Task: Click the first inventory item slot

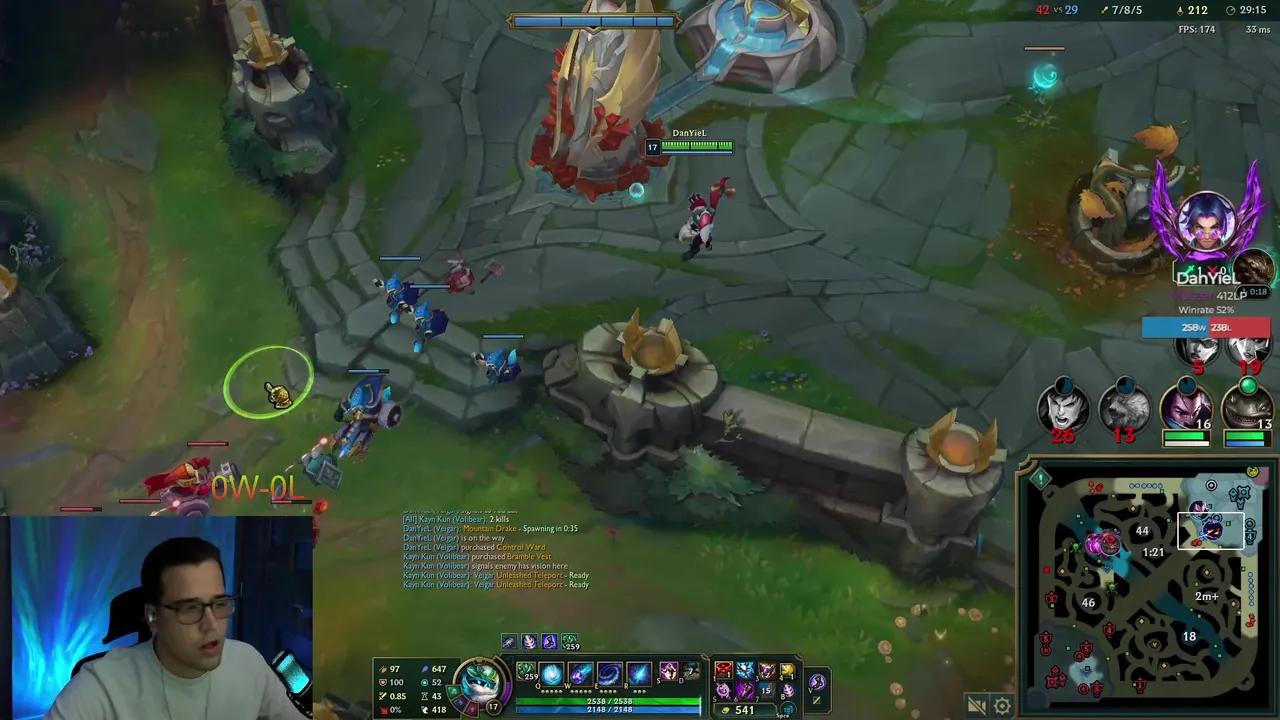Action: pos(722,671)
